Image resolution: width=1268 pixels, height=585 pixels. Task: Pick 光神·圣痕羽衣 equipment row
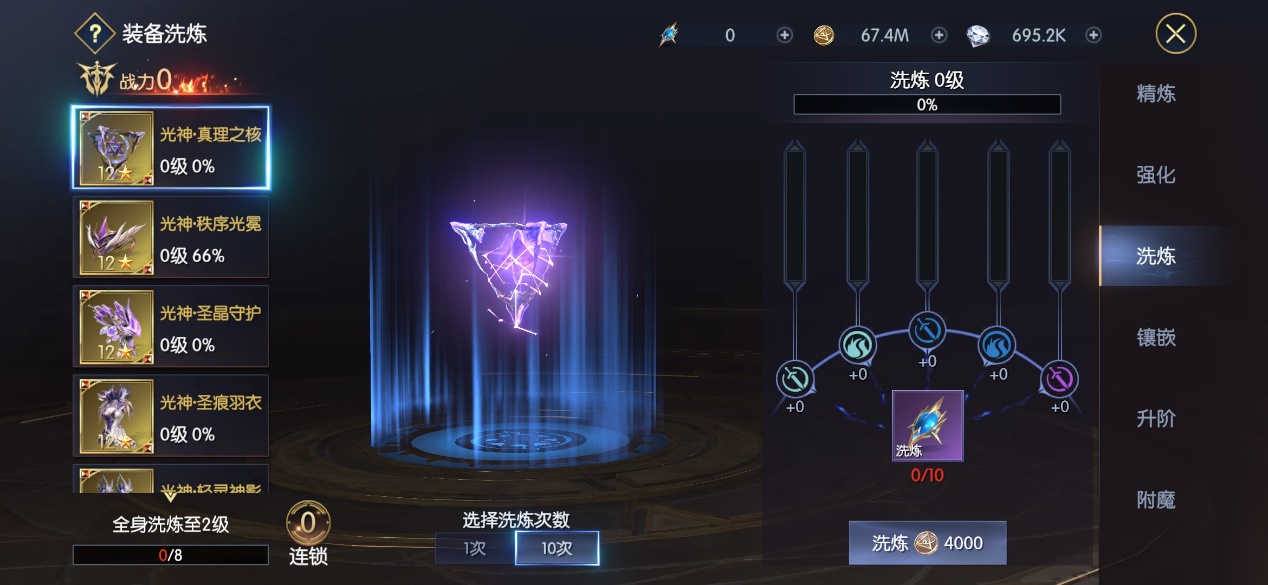[x=171, y=415]
